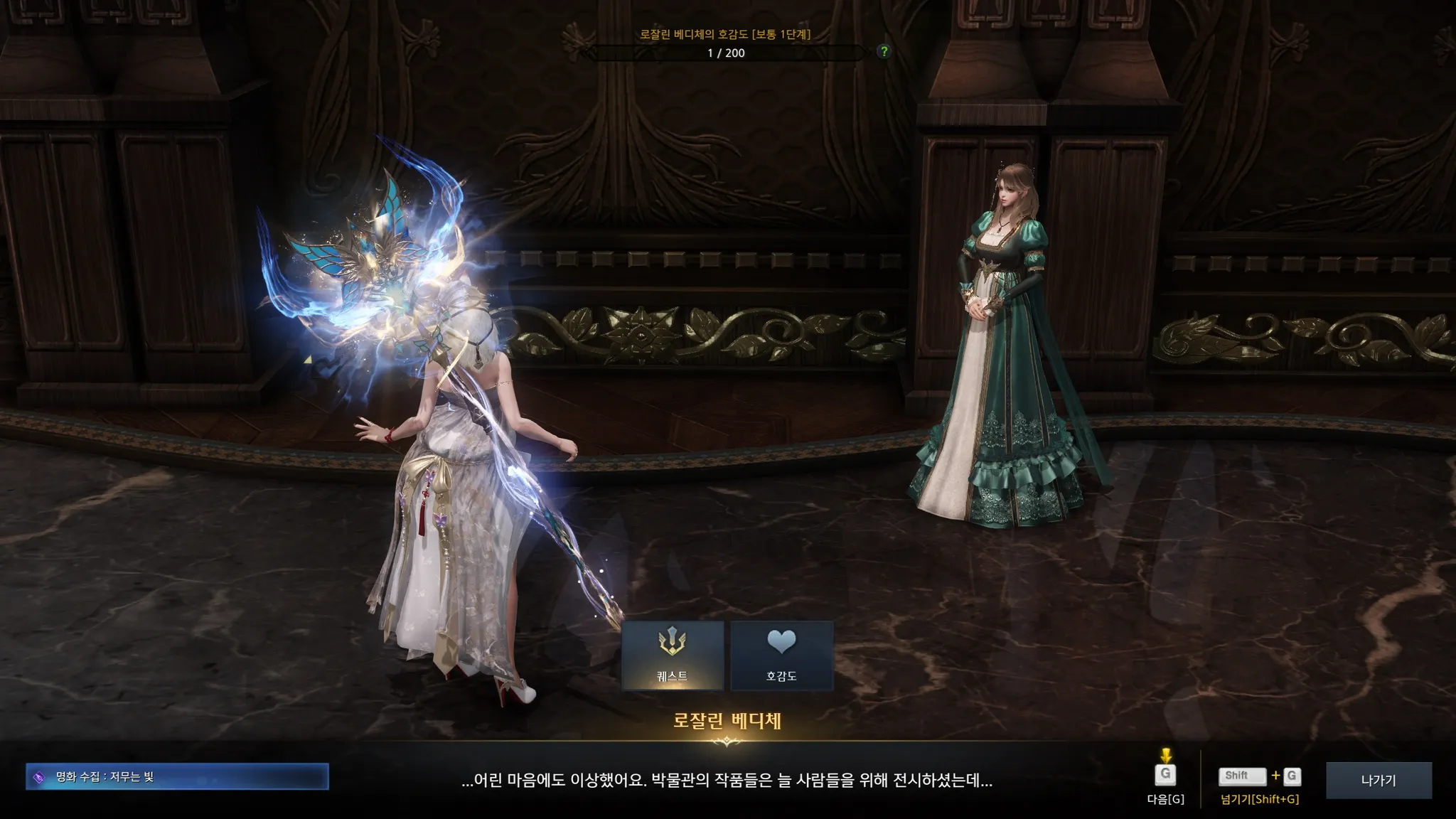
Task: Show rapport help via green question mark
Action: coord(884,51)
